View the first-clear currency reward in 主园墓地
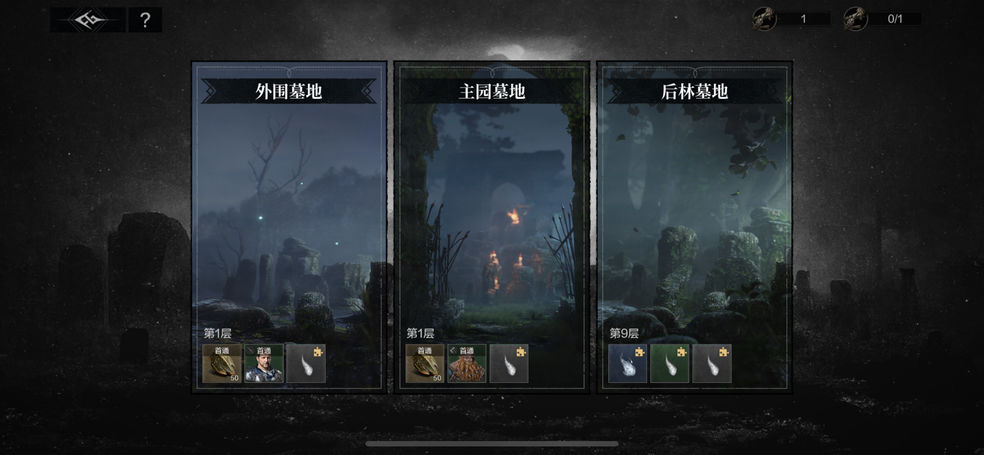Viewport: 984px width, 455px height. tap(425, 364)
